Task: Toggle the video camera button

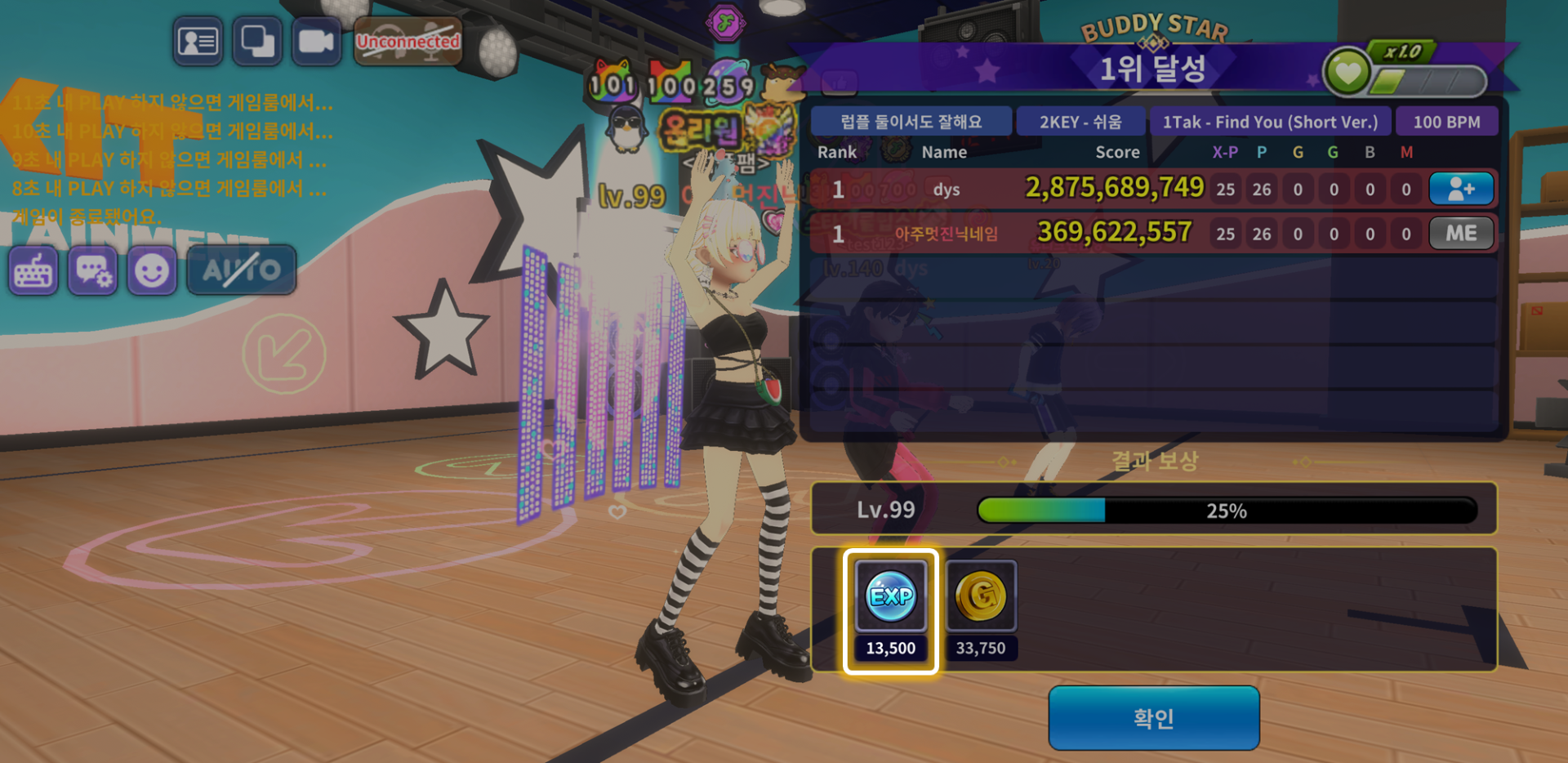Action: point(316,41)
